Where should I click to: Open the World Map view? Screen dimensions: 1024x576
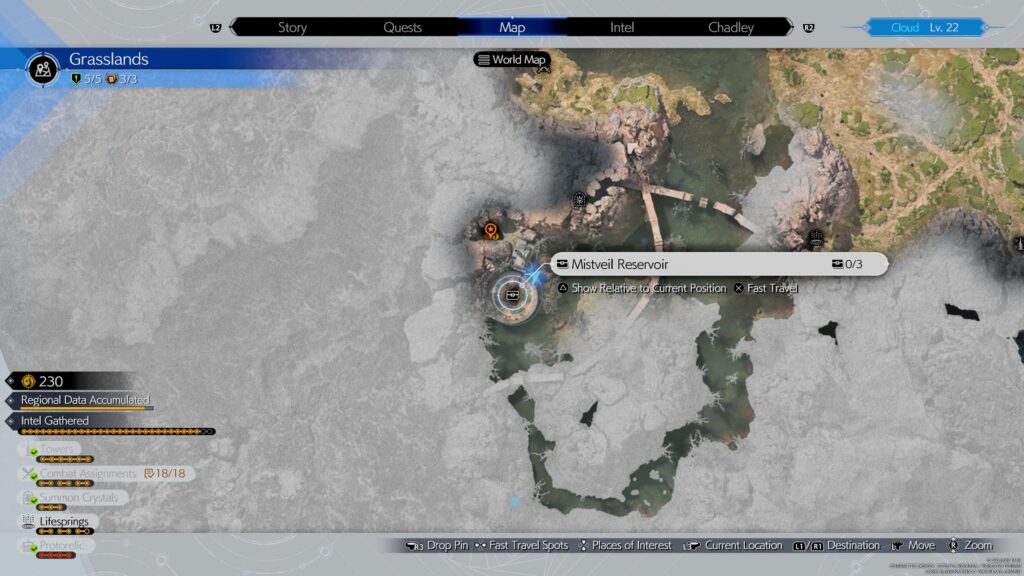pos(514,60)
